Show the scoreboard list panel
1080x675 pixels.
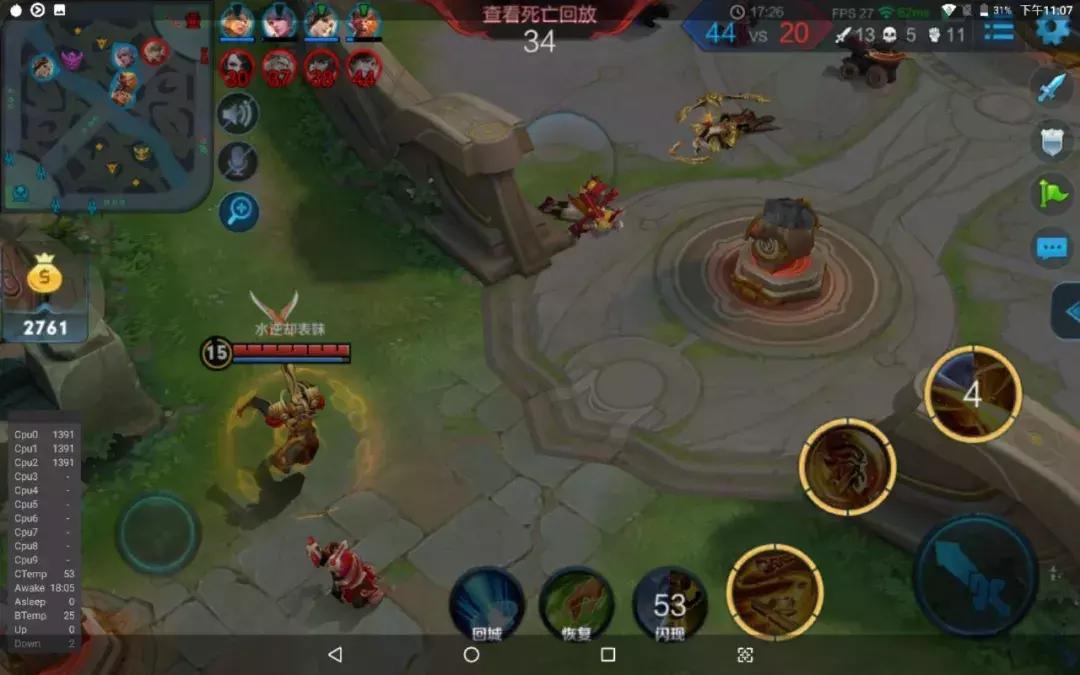tap(998, 31)
